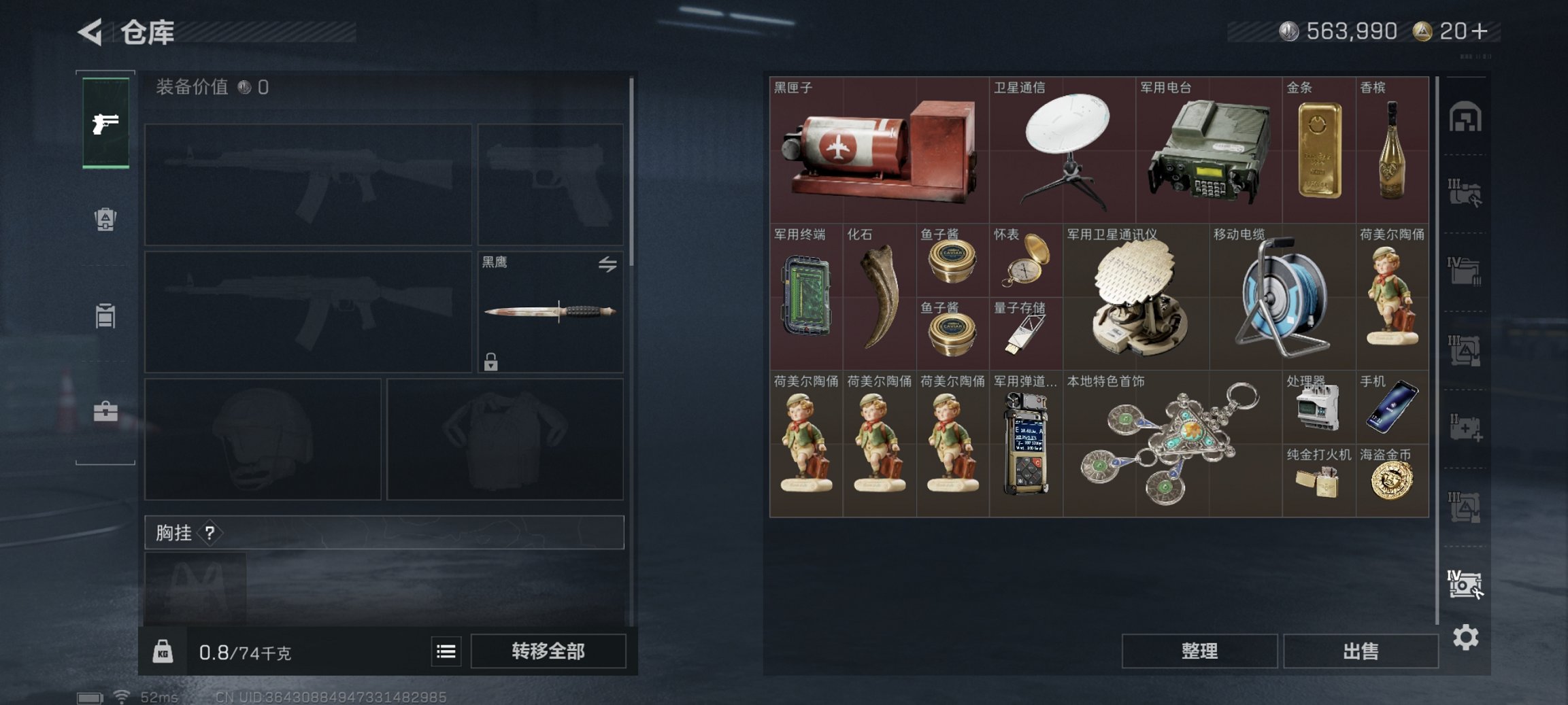Click the list view icon beside weight display
The width and height of the screenshot is (1568, 705).
coord(446,651)
